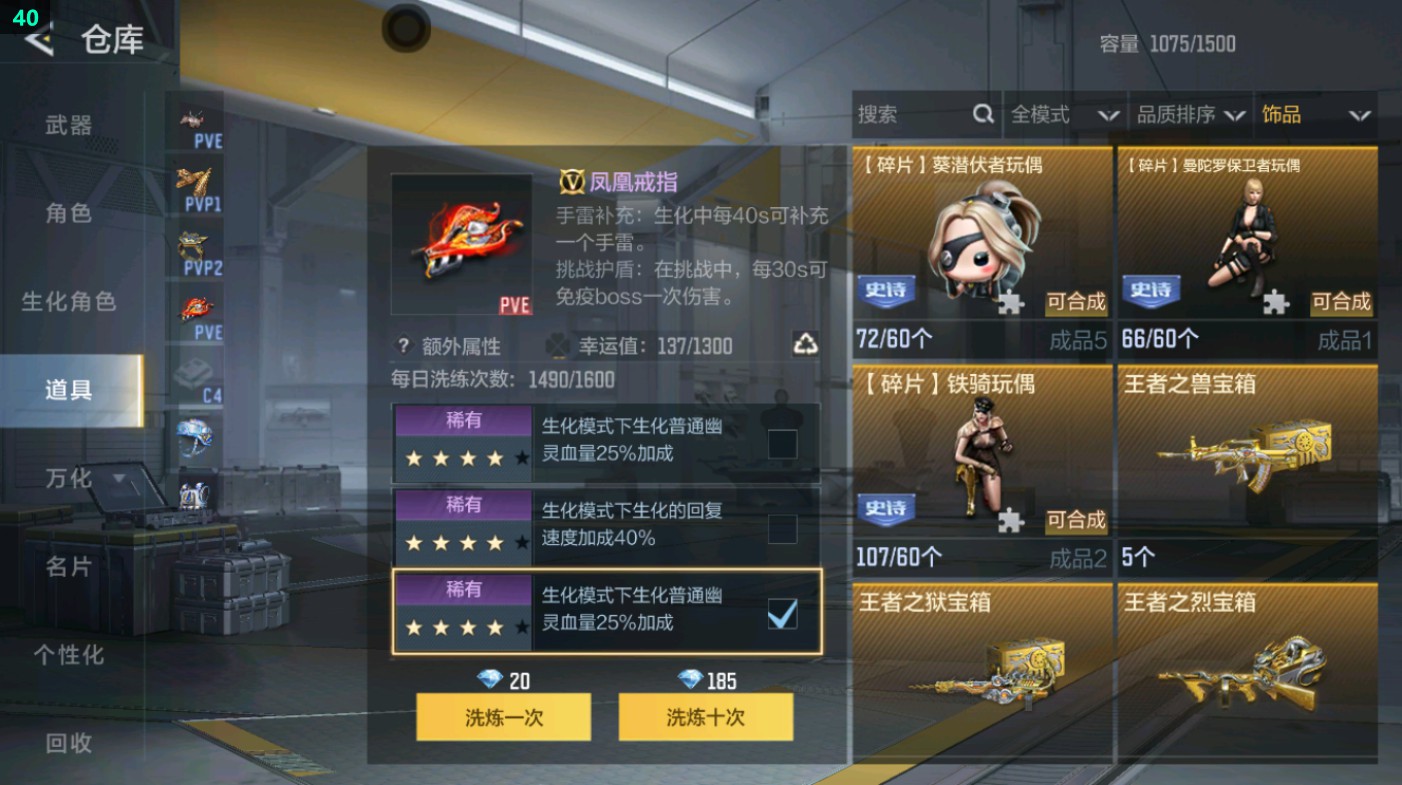Viewport: 1402px width, 785px height.
Task: Go to the 生化角色 section
Action: point(68,302)
